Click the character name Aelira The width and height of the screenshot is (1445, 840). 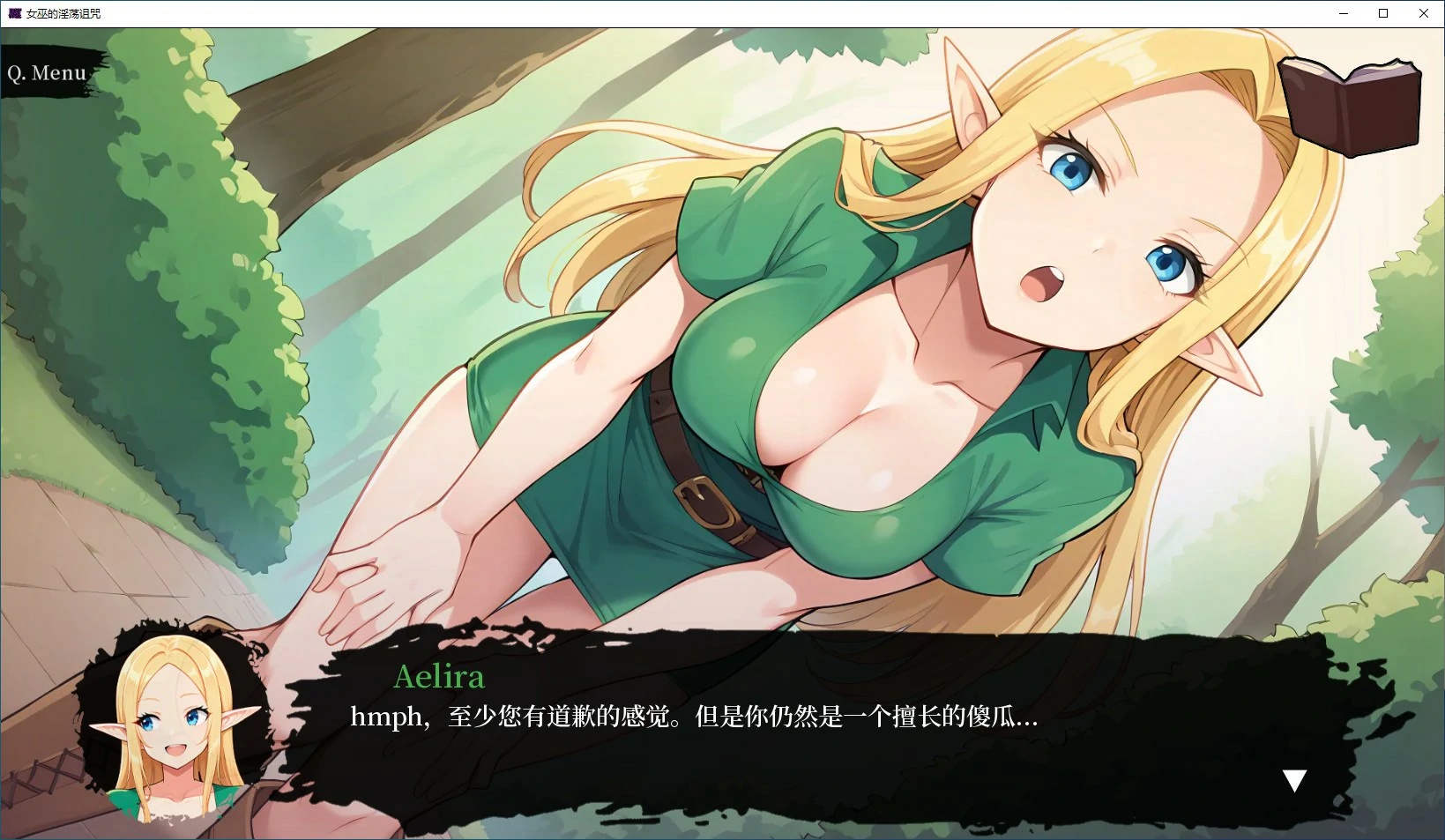438,677
